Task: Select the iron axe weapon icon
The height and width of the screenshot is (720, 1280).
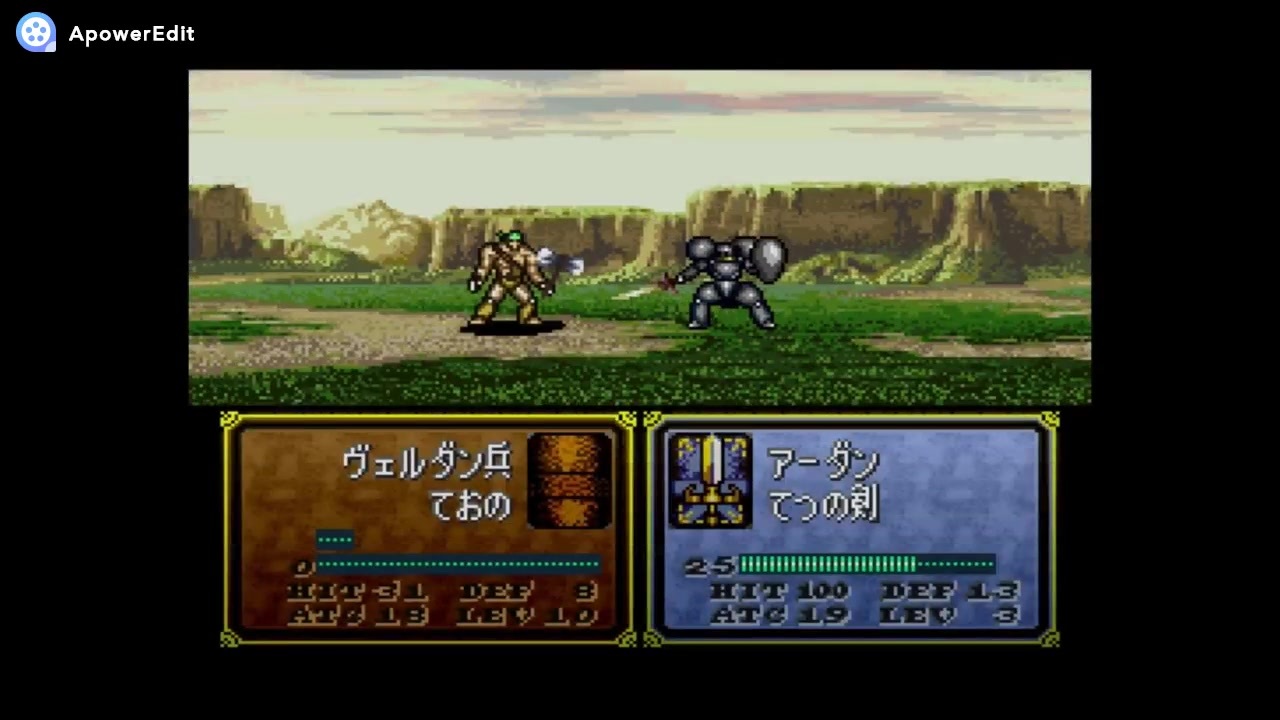Action: (x=570, y=480)
